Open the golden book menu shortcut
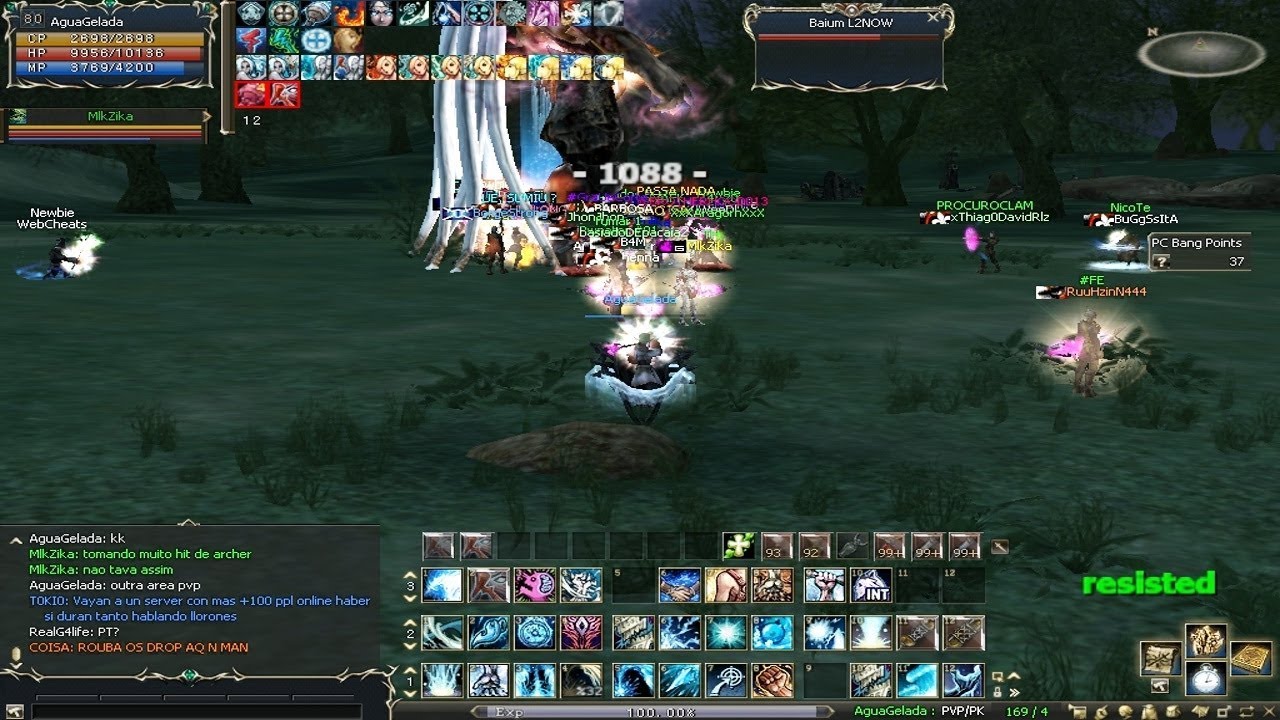Viewport: 1280px width, 720px height. [1250, 657]
